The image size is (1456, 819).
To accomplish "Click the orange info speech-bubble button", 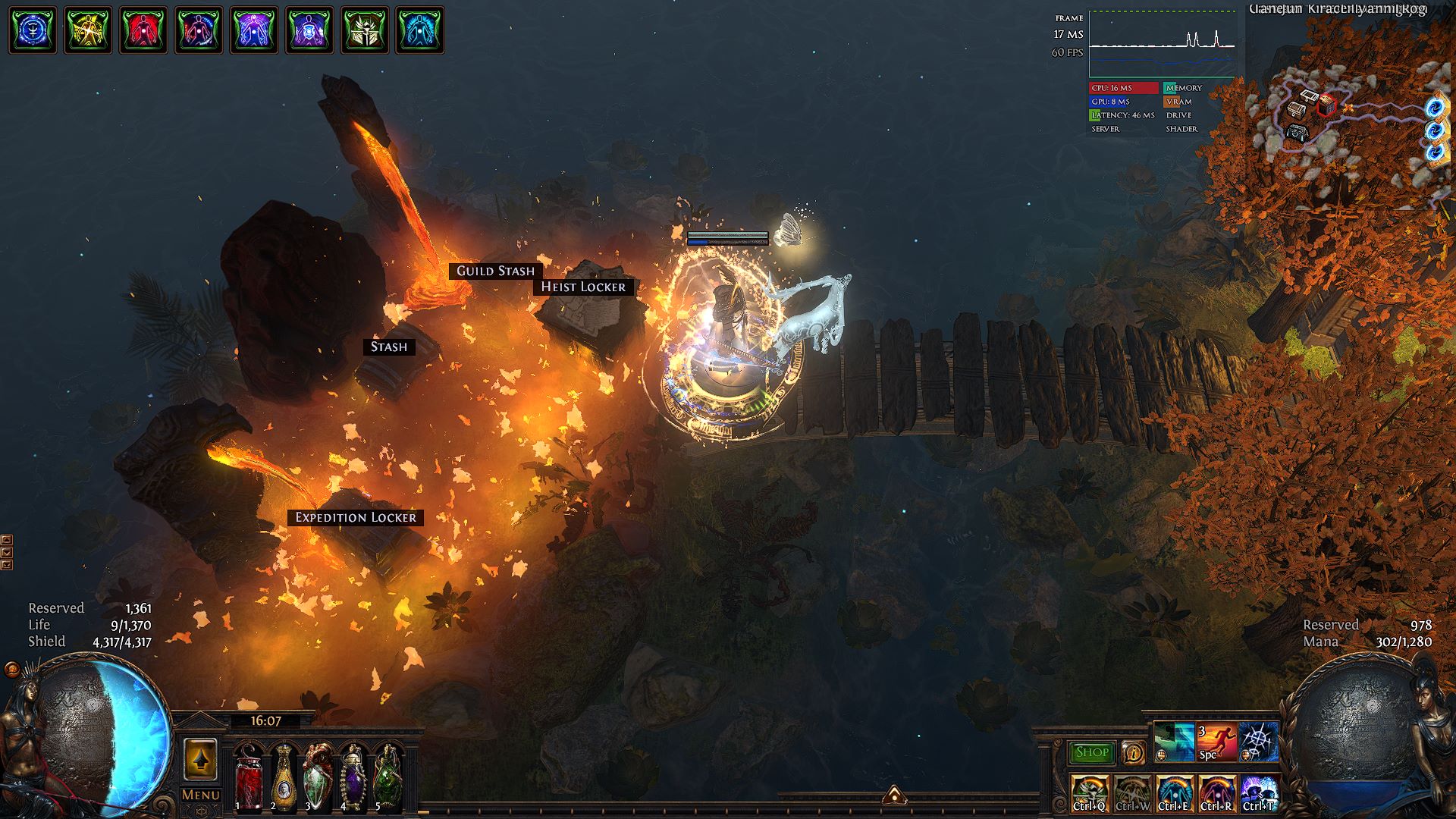I will [x=1133, y=752].
